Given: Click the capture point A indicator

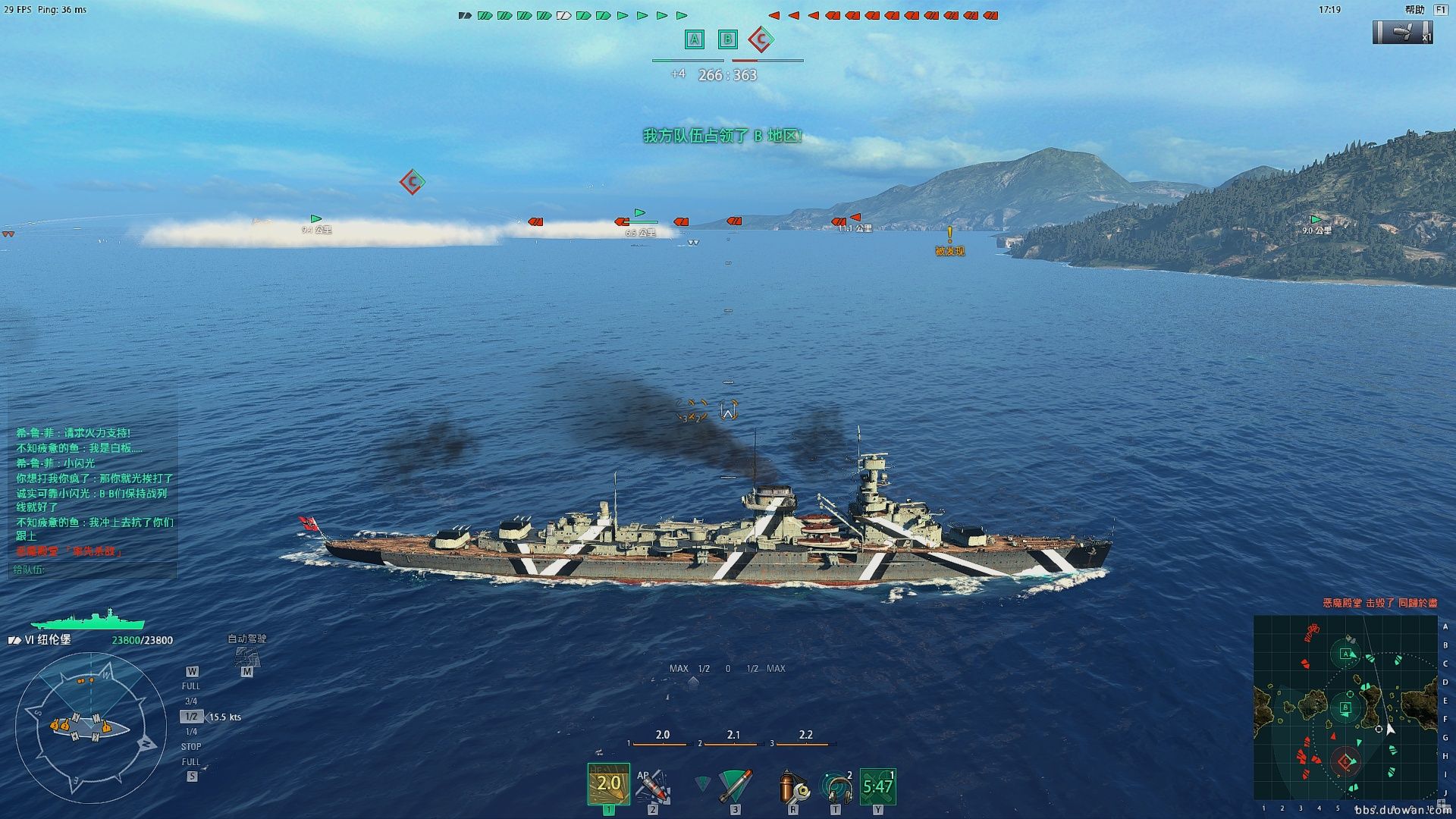Looking at the screenshot, I should 694,39.
